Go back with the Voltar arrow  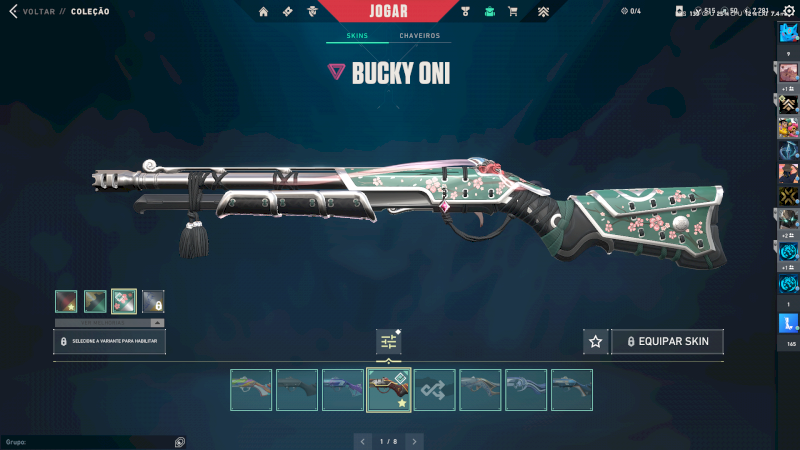click(x=13, y=11)
